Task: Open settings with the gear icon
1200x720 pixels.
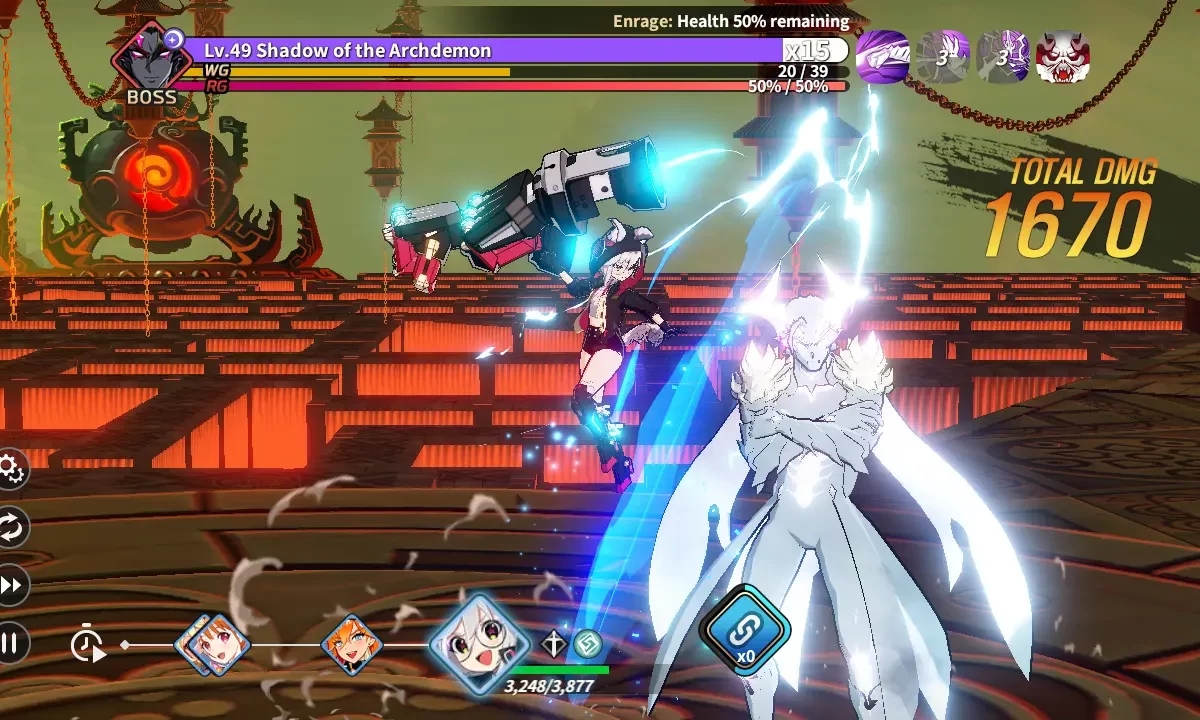Action: [x=10, y=468]
